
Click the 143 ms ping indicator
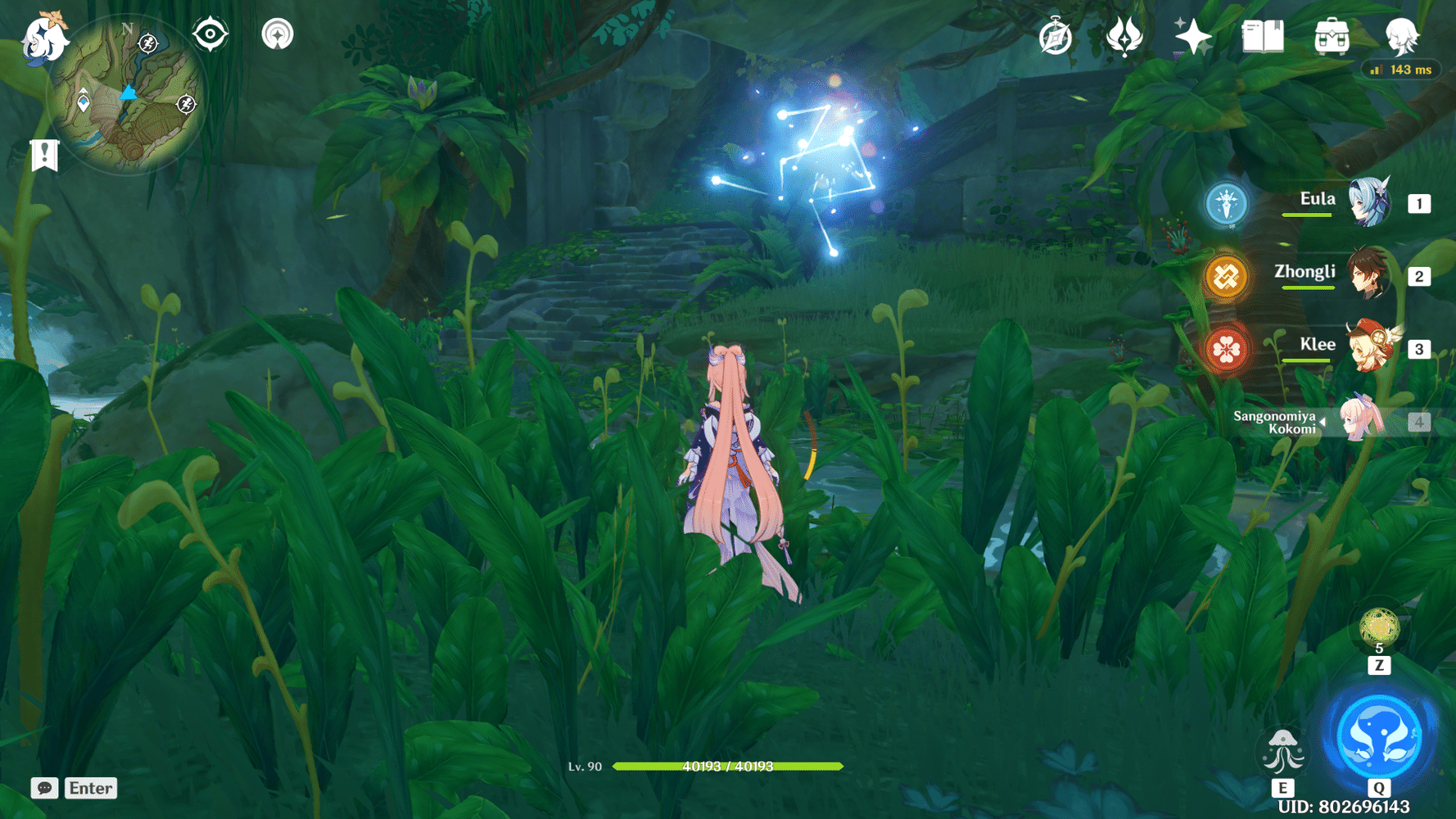click(x=1402, y=70)
